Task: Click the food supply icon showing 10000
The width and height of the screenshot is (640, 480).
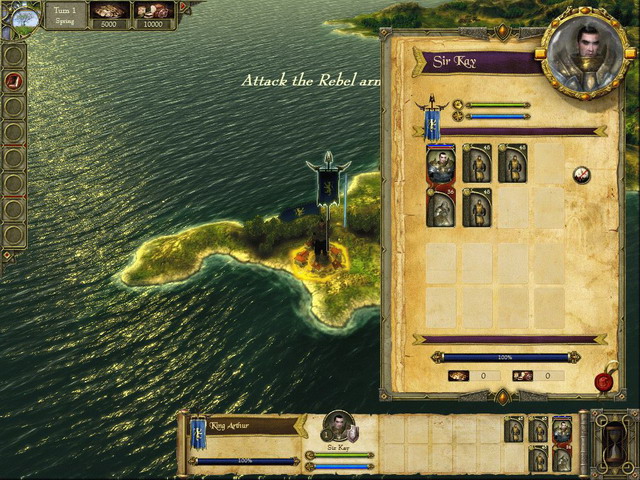Action: point(153,11)
